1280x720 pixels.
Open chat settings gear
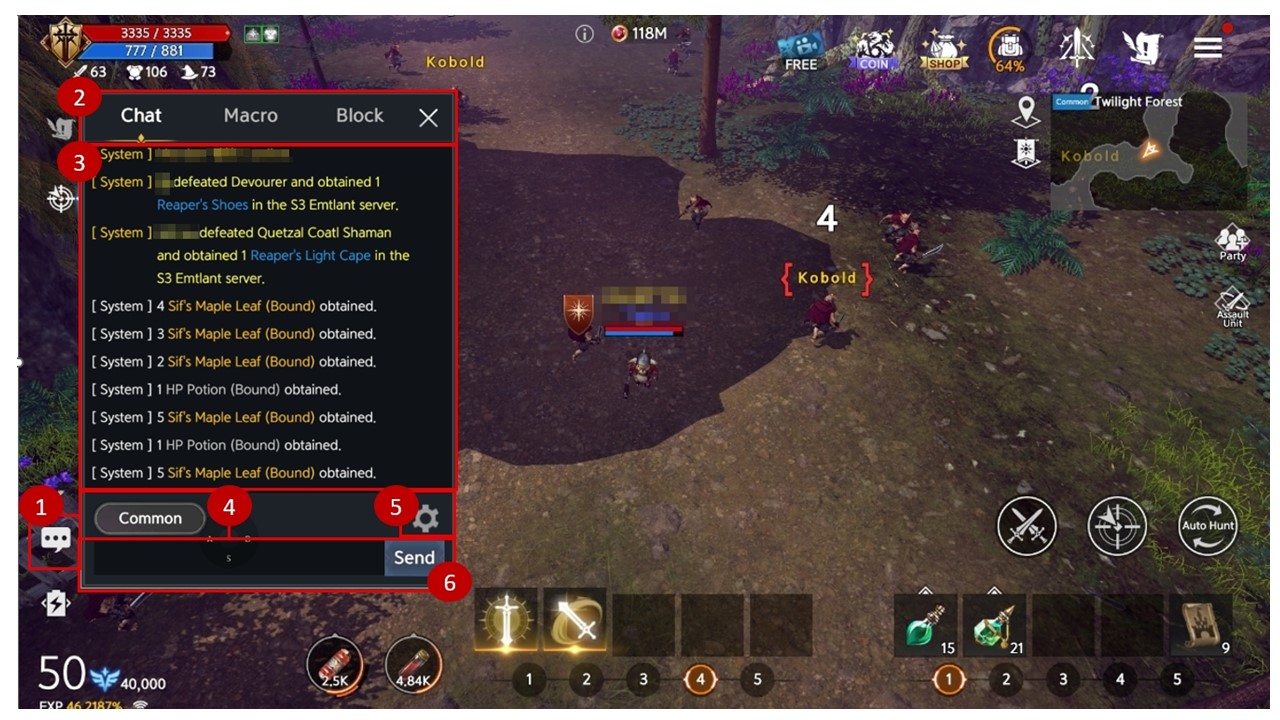coord(426,517)
